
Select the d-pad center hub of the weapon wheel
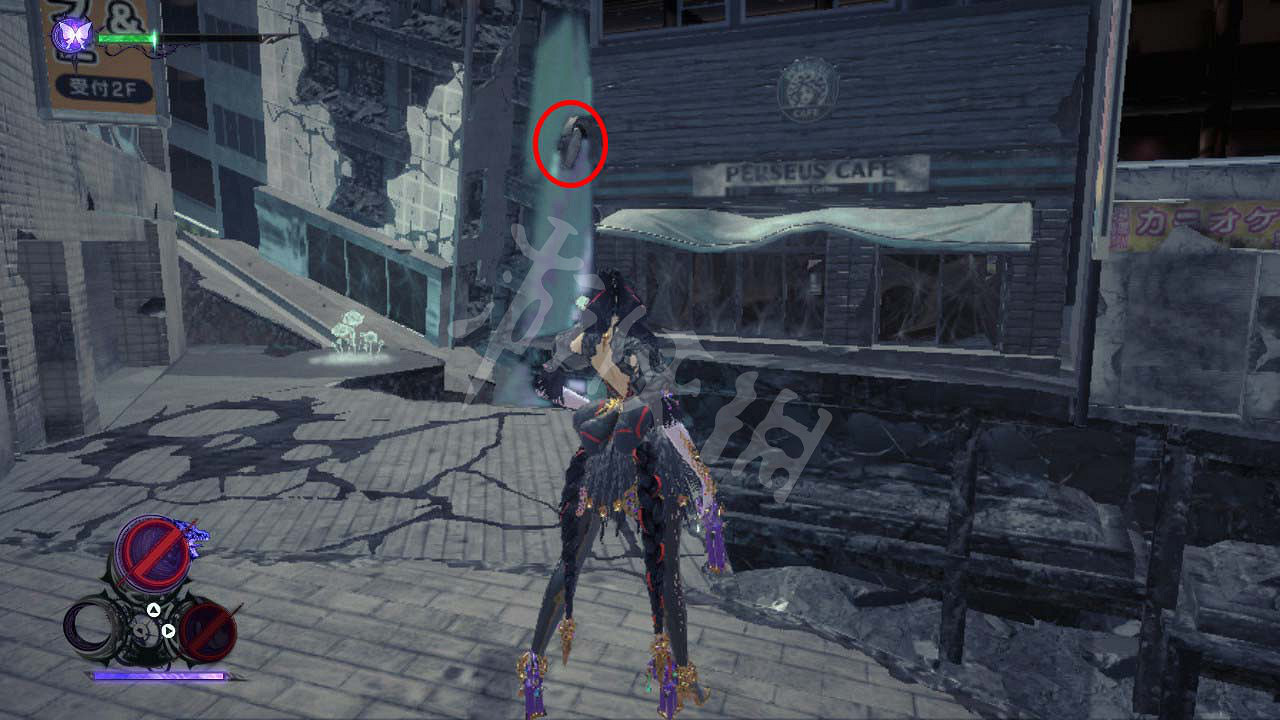[146, 631]
